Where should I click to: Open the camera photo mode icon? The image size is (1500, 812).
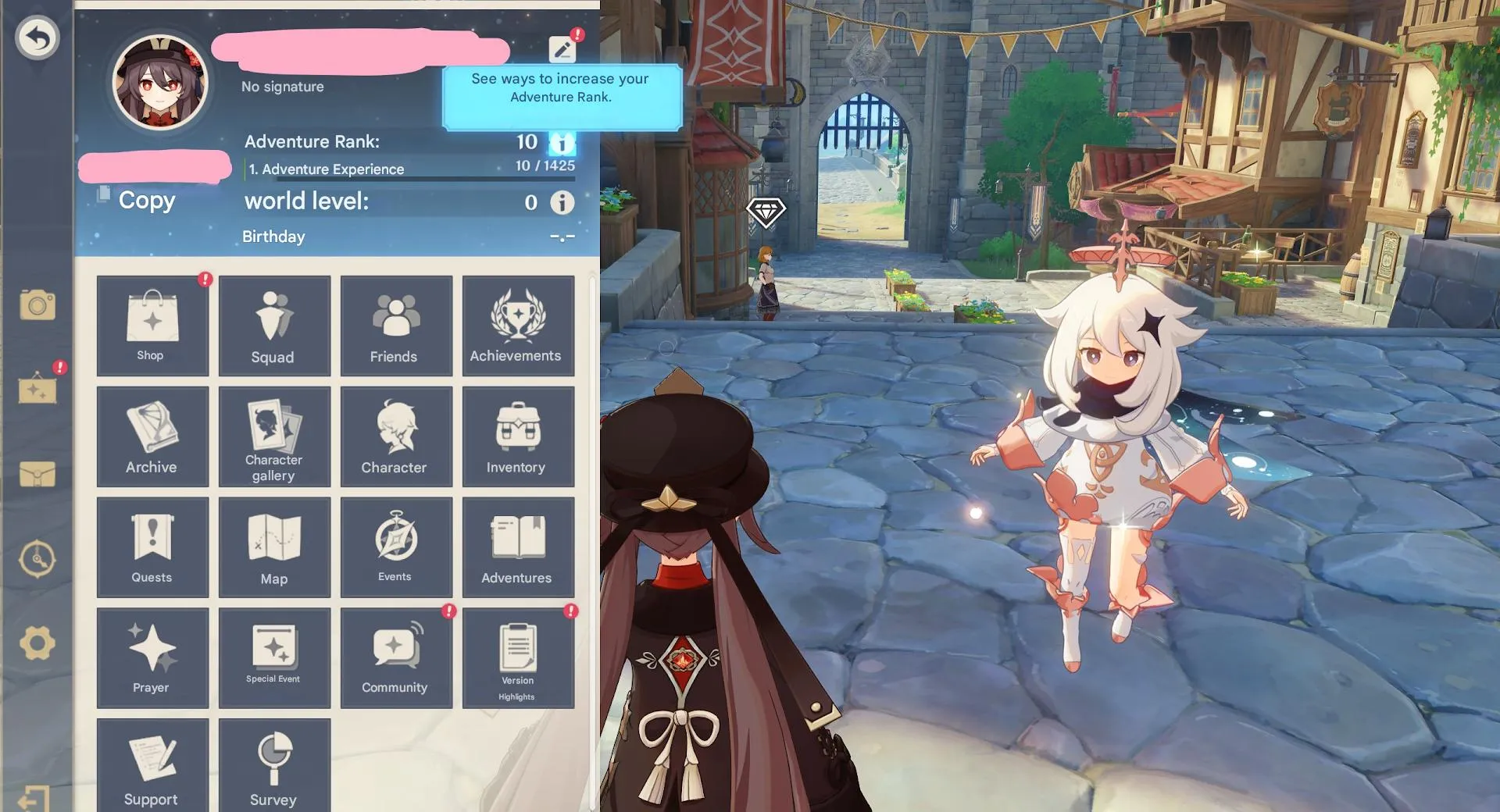coord(37,305)
